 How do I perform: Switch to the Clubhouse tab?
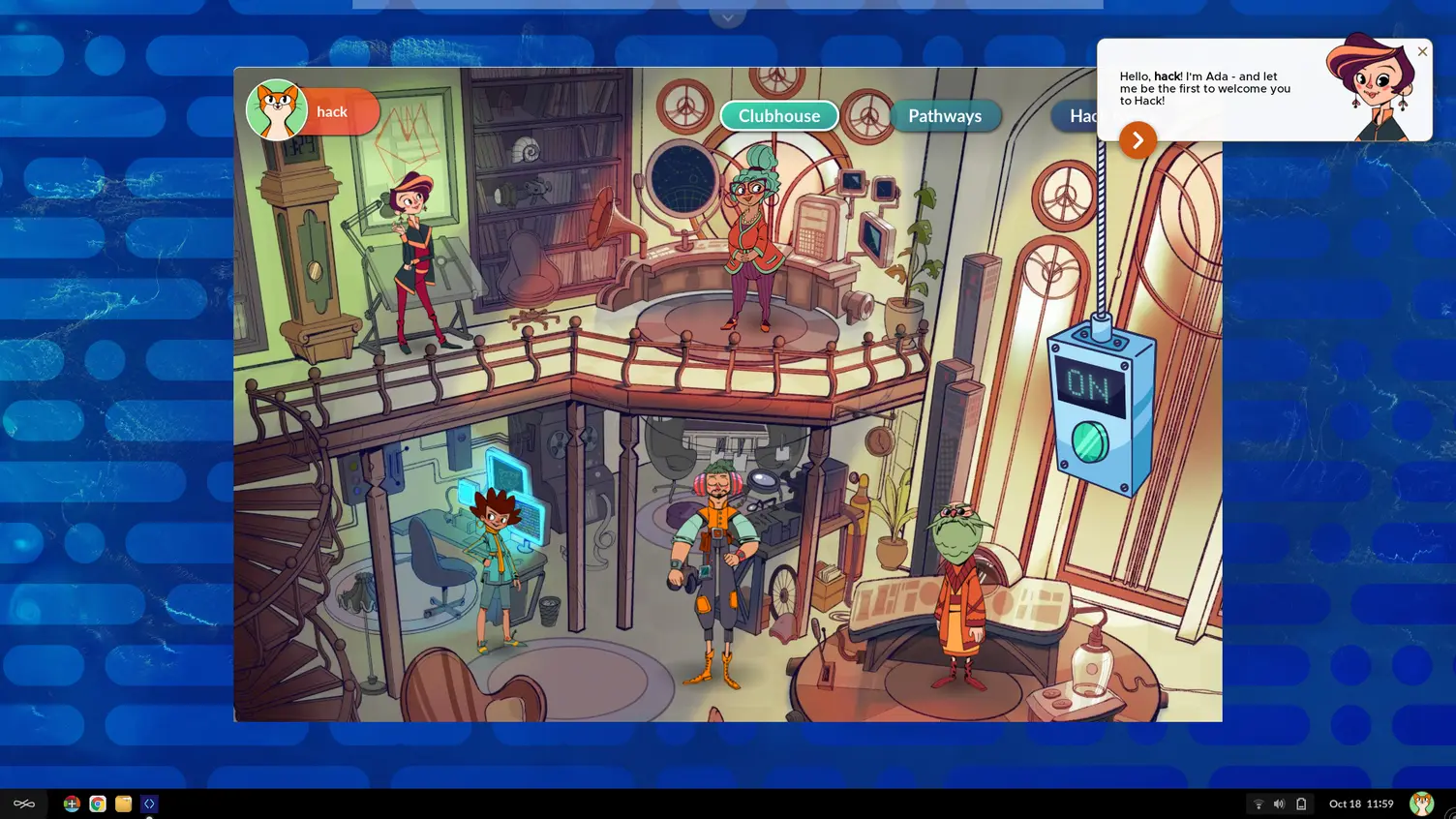point(778,116)
